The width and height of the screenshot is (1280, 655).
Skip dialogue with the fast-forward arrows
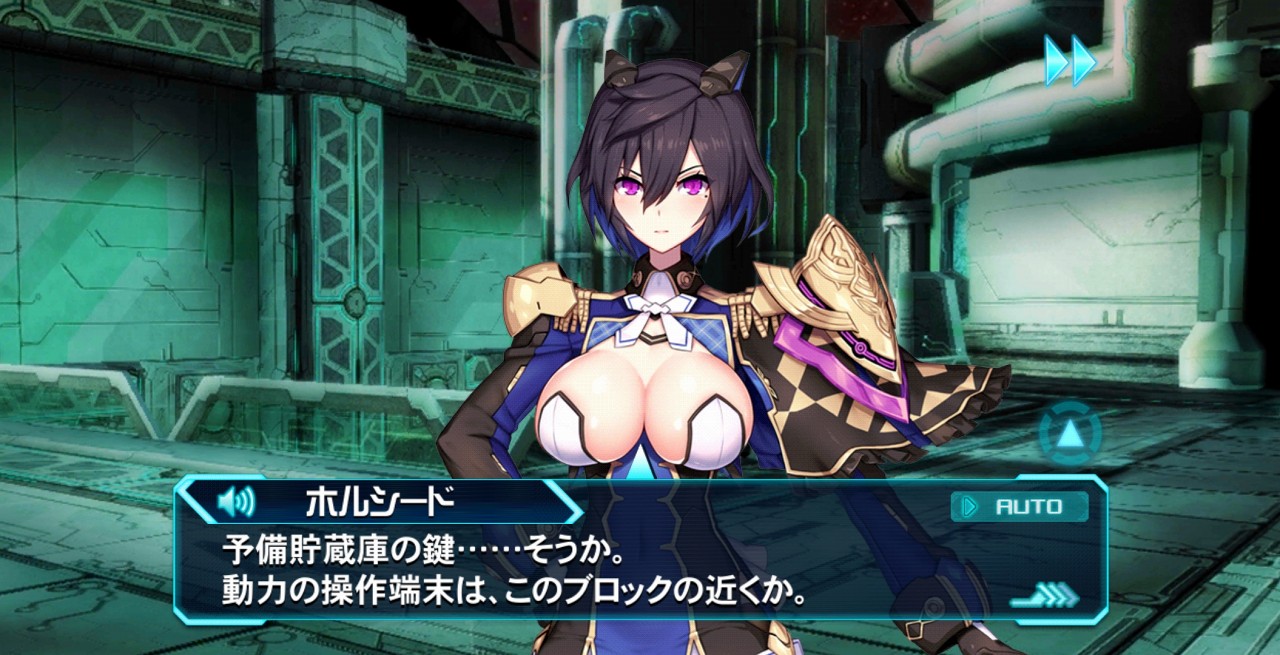(1070, 61)
